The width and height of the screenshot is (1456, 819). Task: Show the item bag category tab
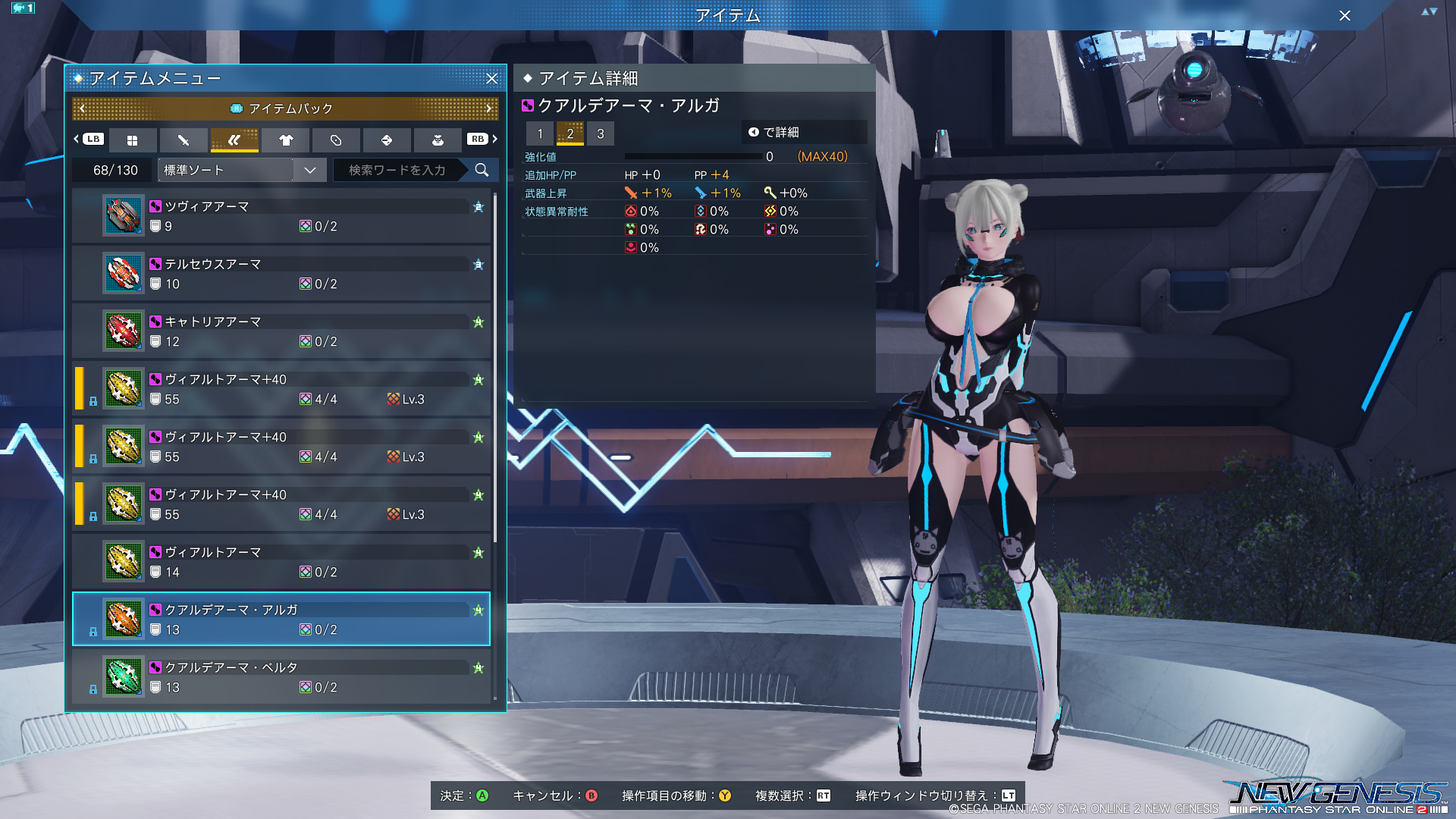(x=438, y=140)
